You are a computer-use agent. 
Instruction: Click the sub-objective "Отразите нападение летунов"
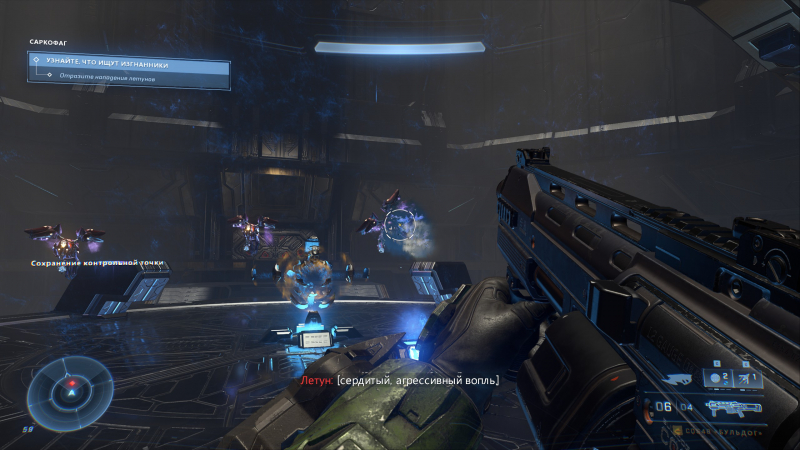pyautogui.click(x=110, y=76)
